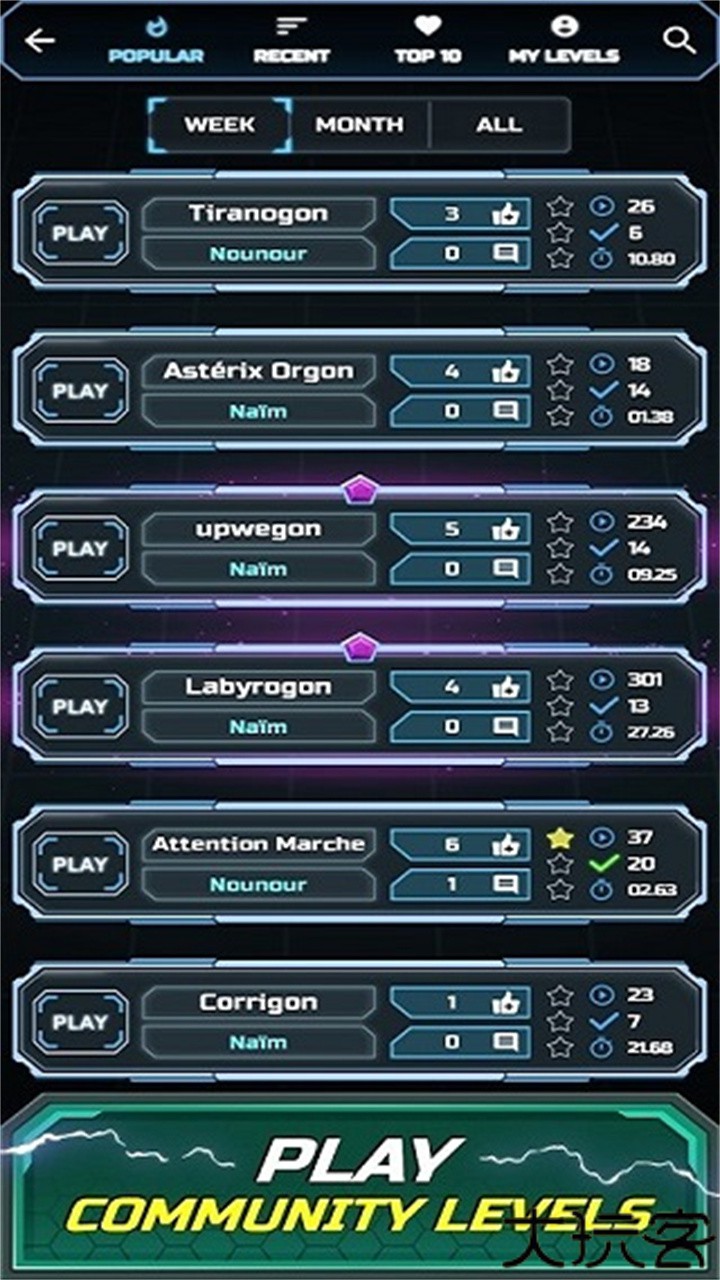Play the Tiranogon level
Viewport: 720px width, 1280px height.
[x=80, y=234]
